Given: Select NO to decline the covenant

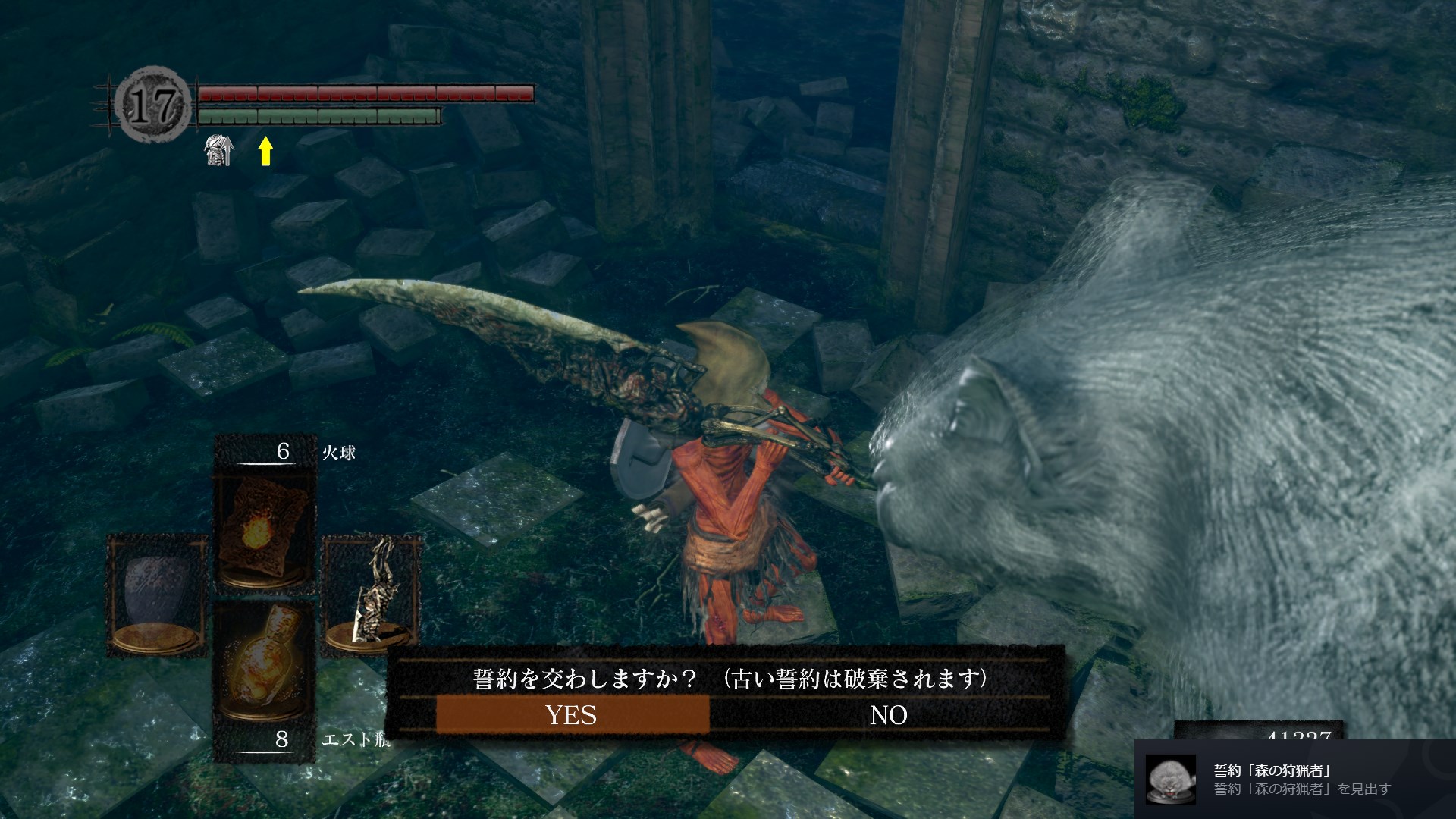Looking at the screenshot, I should (888, 715).
